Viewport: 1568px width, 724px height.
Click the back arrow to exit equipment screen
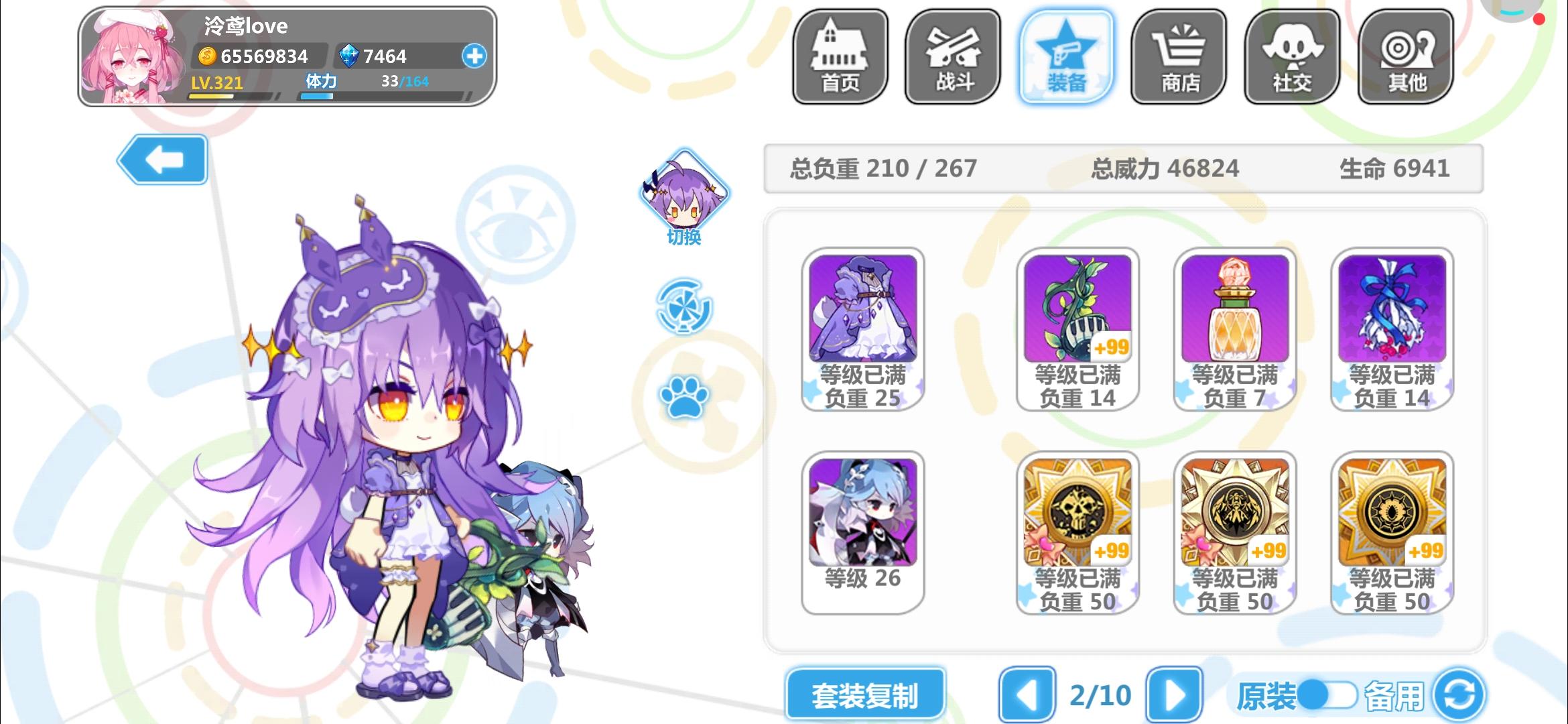(162, 160)
